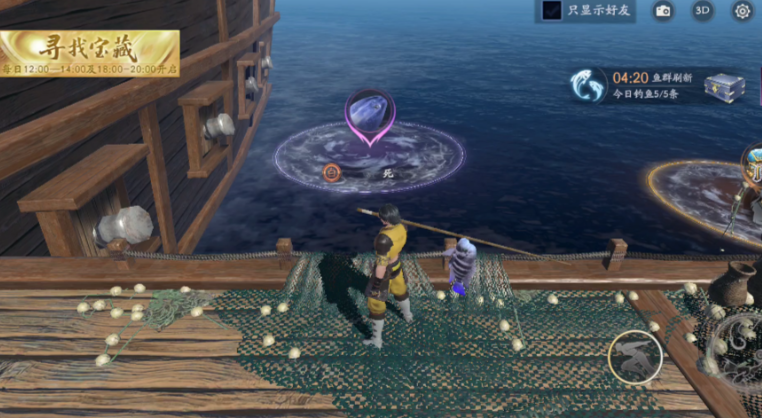The width and height of the screenshot is (762, 418).
Task: Open the 寻找宝藏 treasure hunt banner
Action: (90, 52)
